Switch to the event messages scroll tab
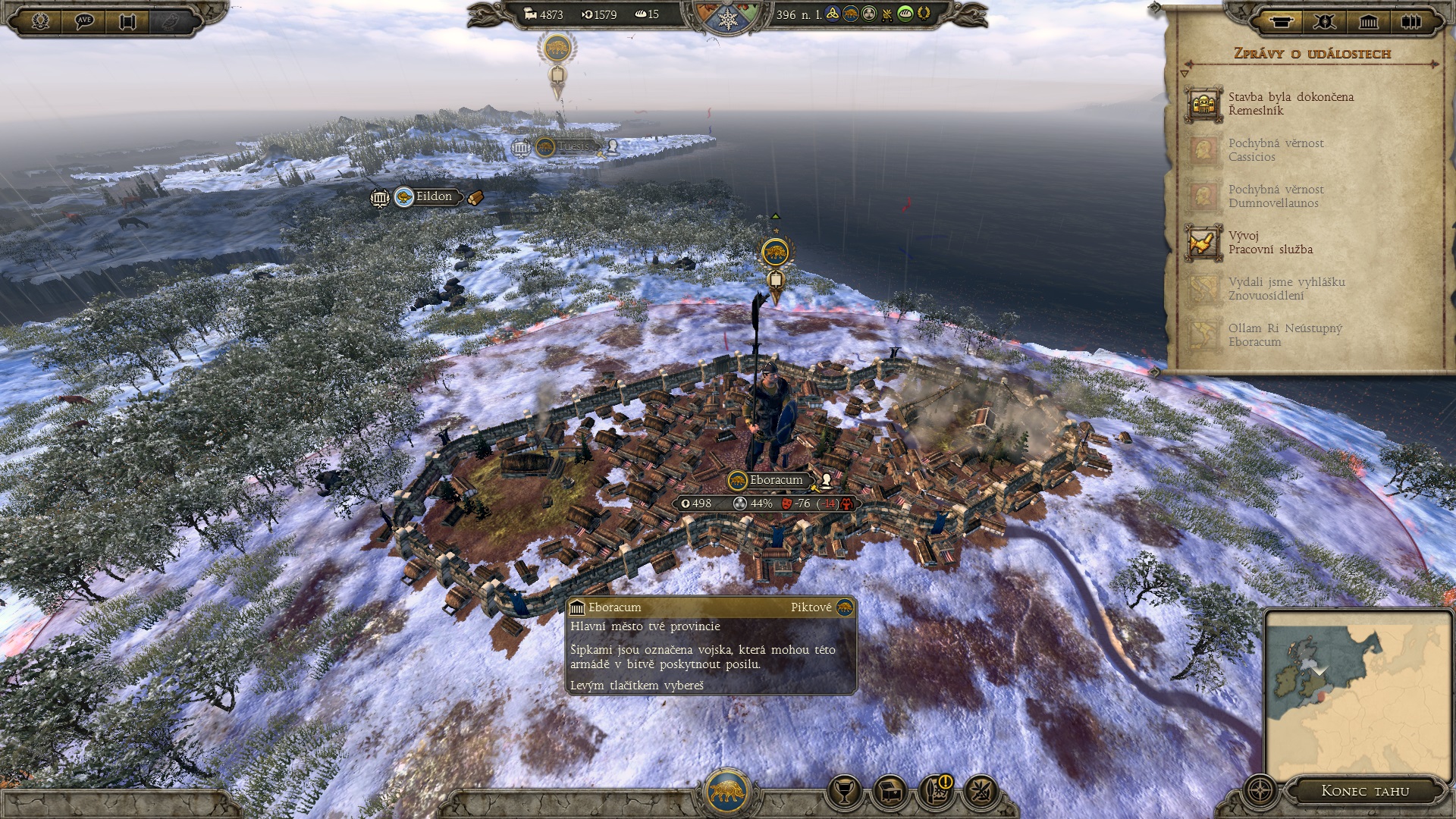The width and height of the screenshot is (1456, 819). click(x=1282, y=21)
